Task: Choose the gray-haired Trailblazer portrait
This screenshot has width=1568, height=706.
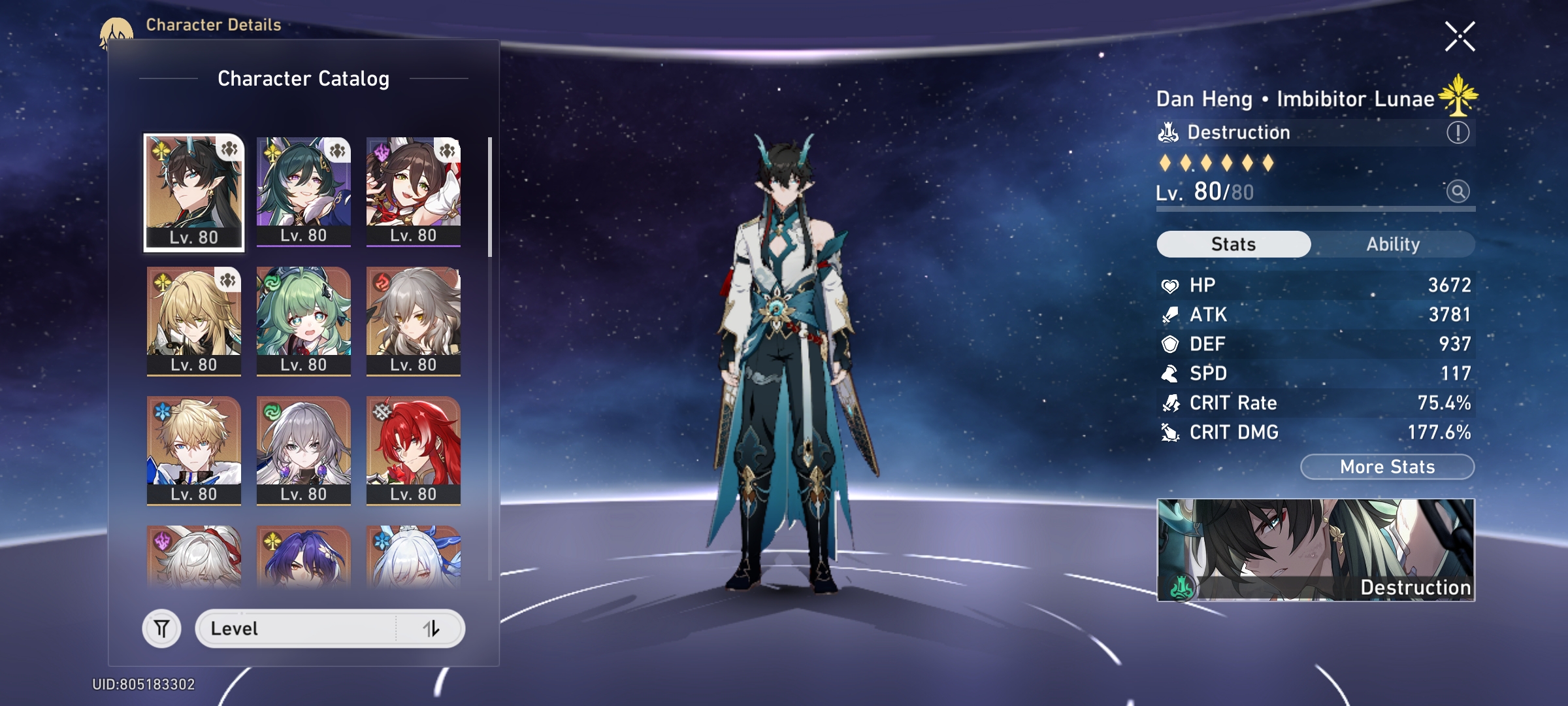Action: click(x=414, y=320)
